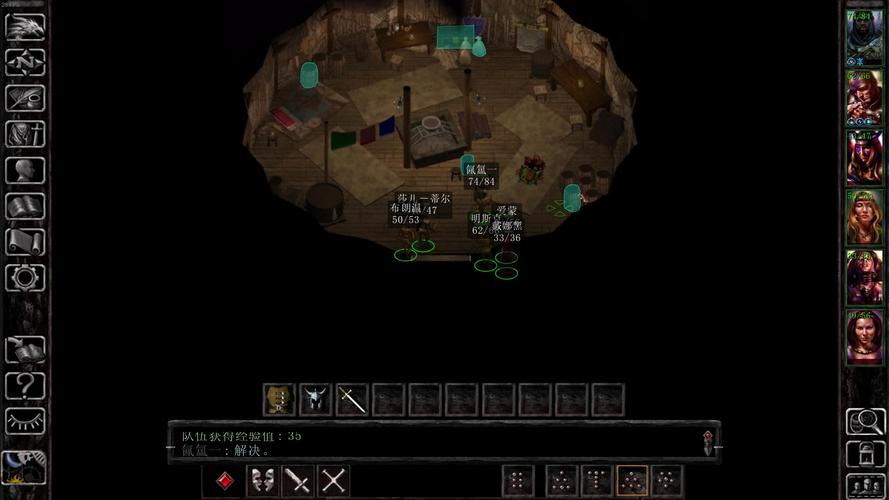Return to game with the dragon icon
Image resolution: width=889 pixels, height=500 pixels.
coord(25,27)
